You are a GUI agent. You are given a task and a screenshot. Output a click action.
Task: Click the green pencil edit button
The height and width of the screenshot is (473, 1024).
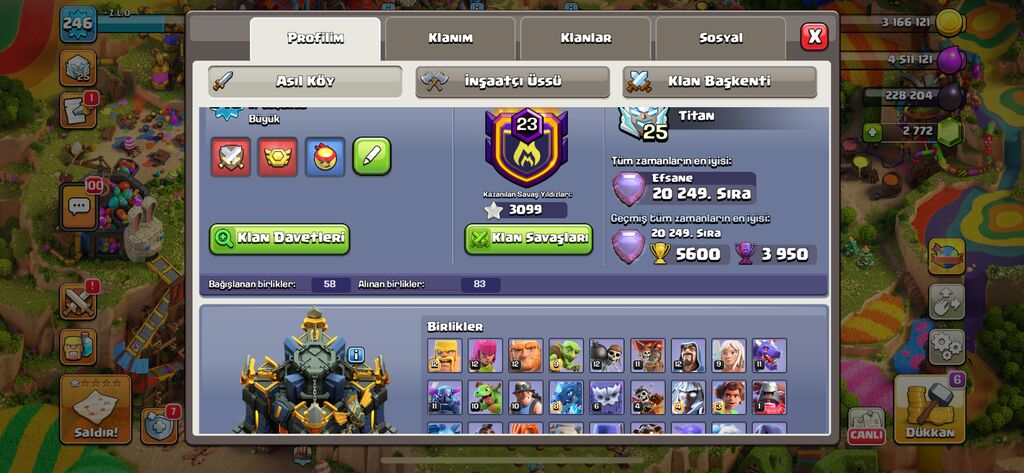[x=372, y=156]
